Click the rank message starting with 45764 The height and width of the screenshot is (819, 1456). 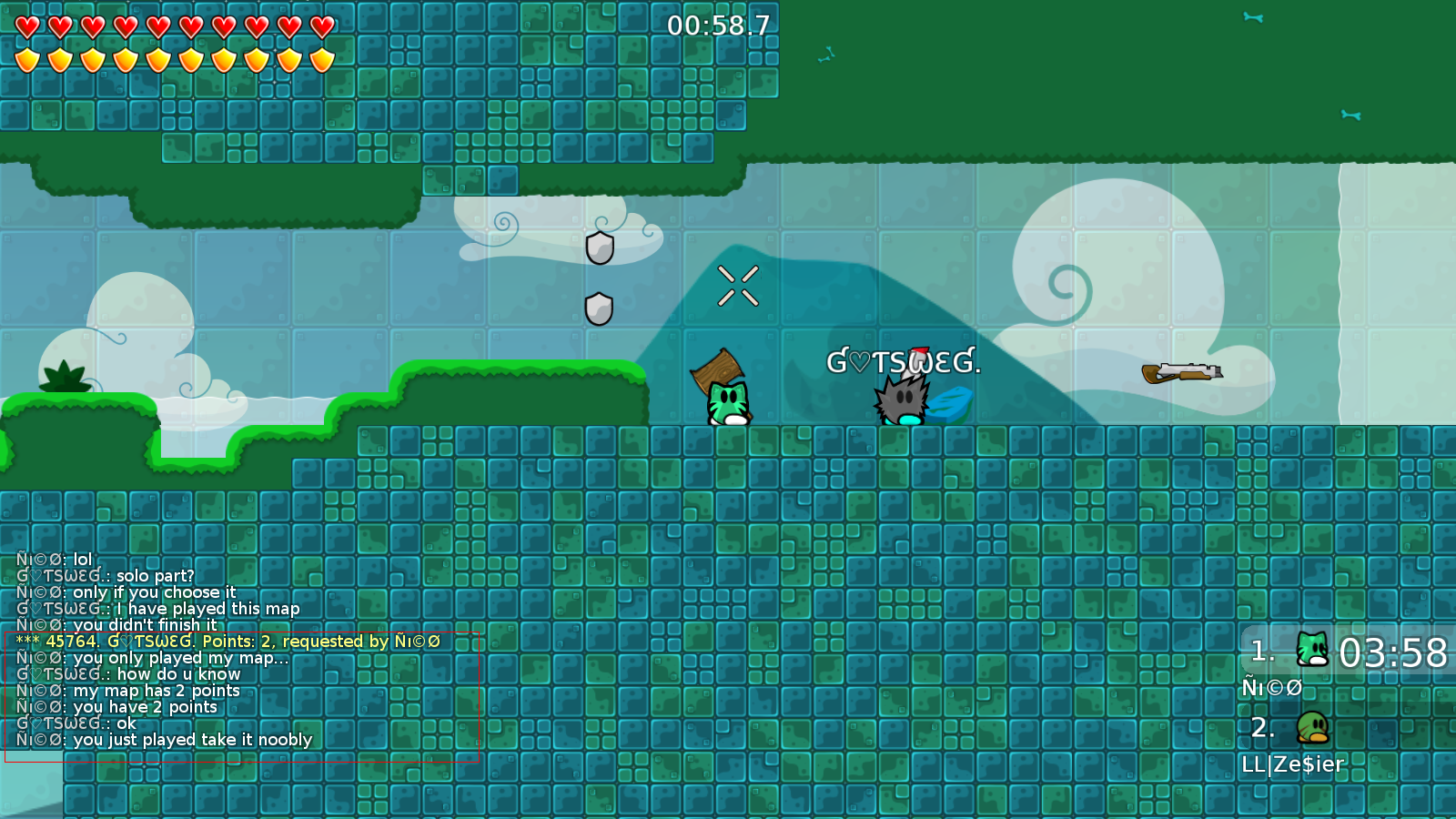pos(227,641)
